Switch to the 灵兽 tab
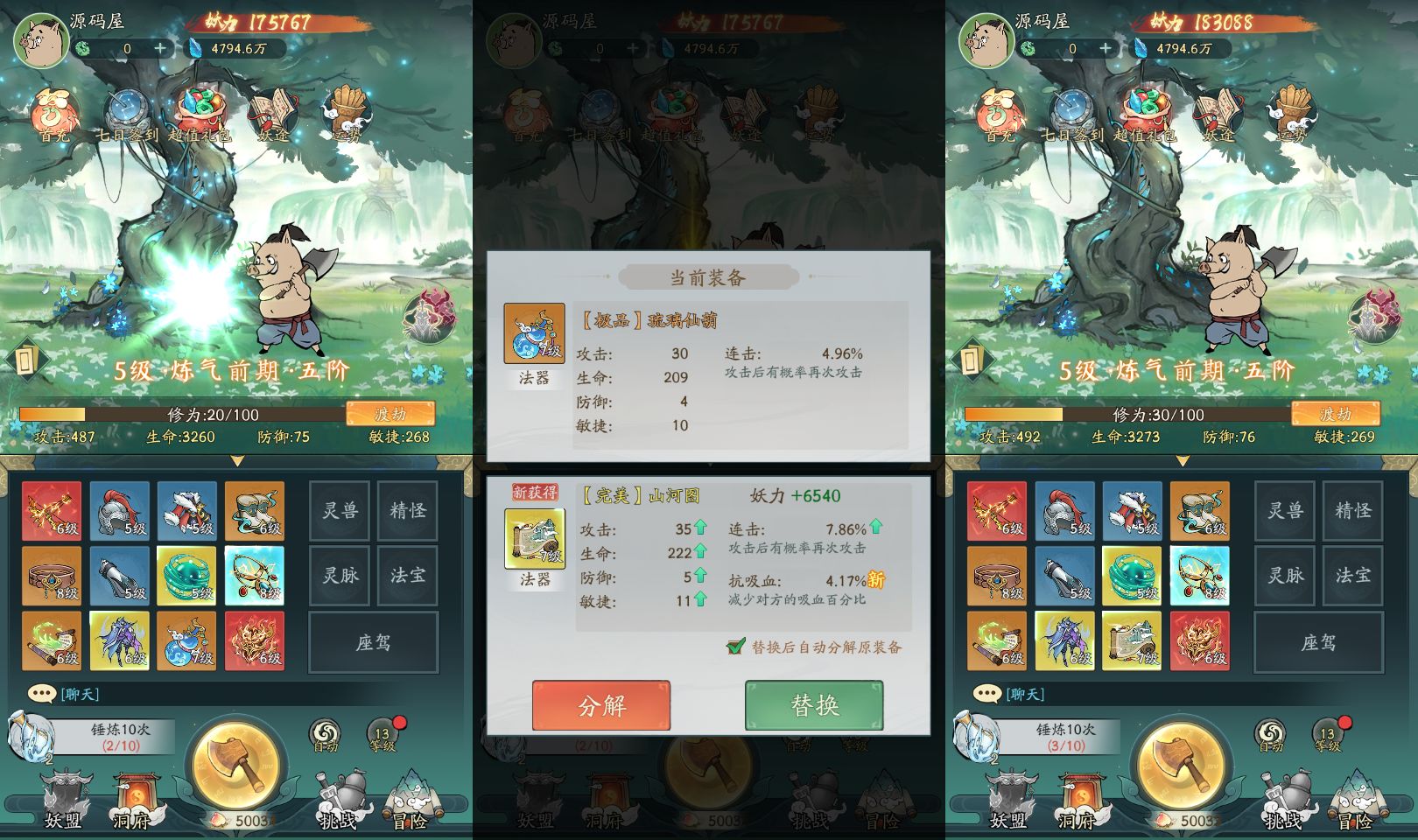The width and height of the screenshot is (1418, 840). [340, 510]
